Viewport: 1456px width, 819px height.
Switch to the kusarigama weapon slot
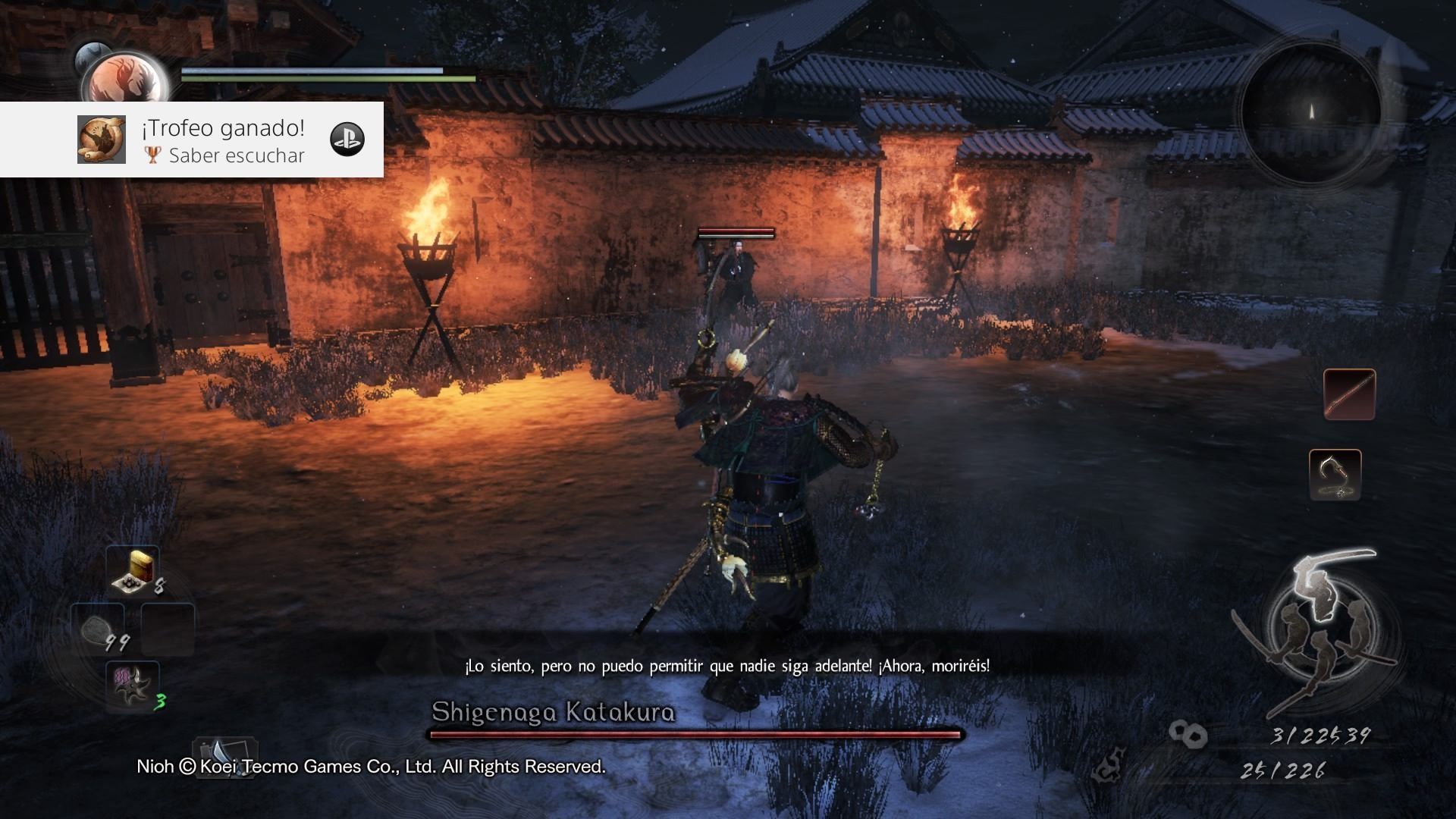(x=1335, y=475)
